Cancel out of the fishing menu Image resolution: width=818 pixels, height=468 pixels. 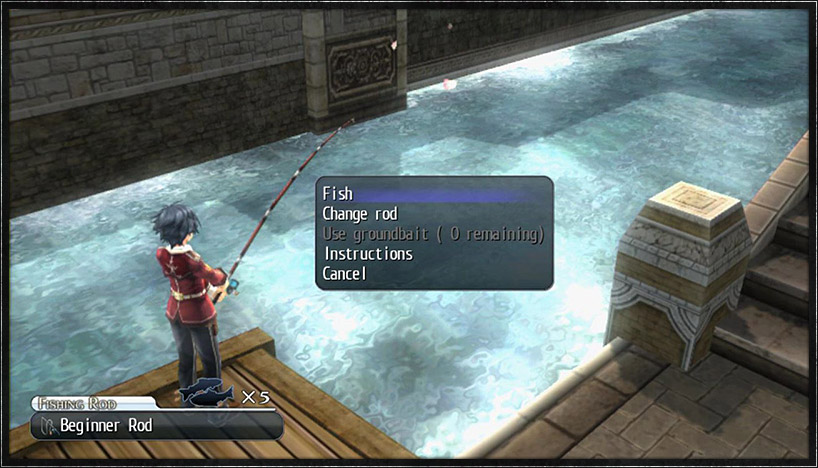pos(345,274)
